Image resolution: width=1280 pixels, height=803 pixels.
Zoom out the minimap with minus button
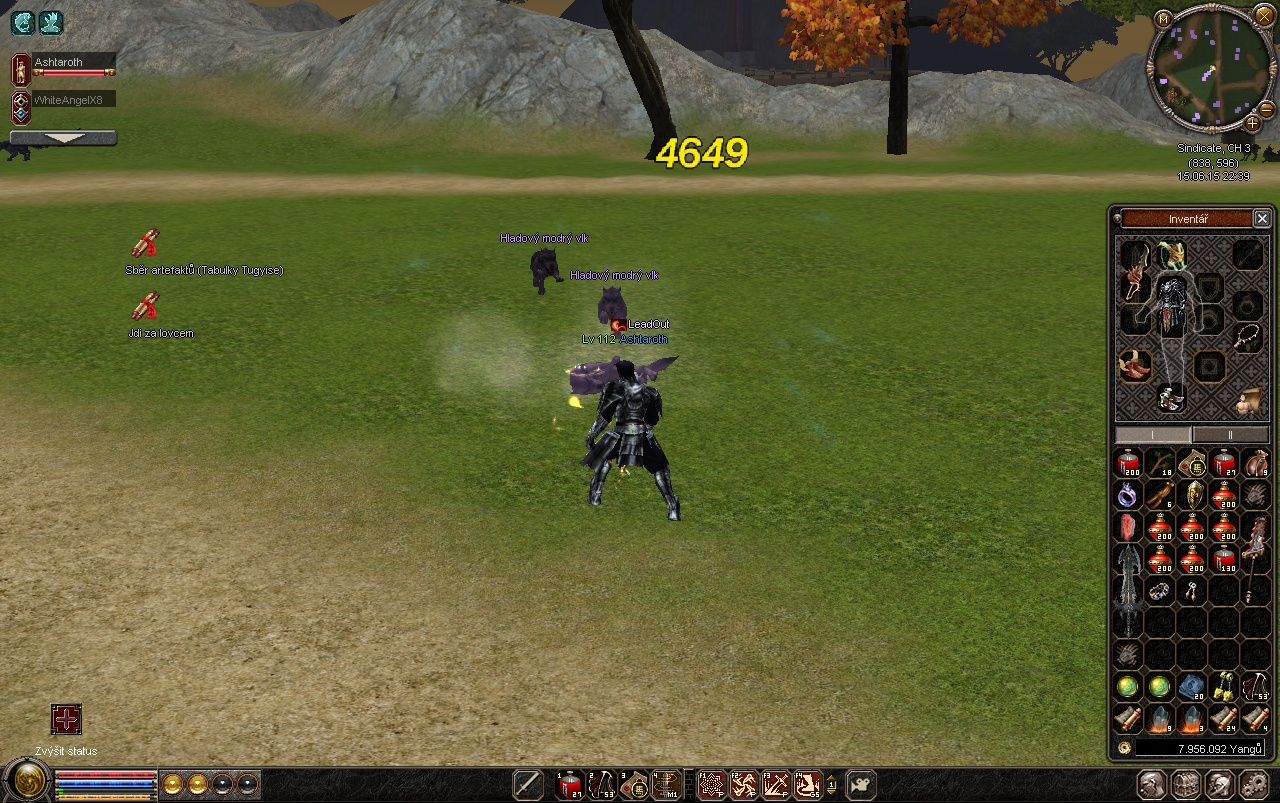pyautogui.click(x=1267, y=108)
